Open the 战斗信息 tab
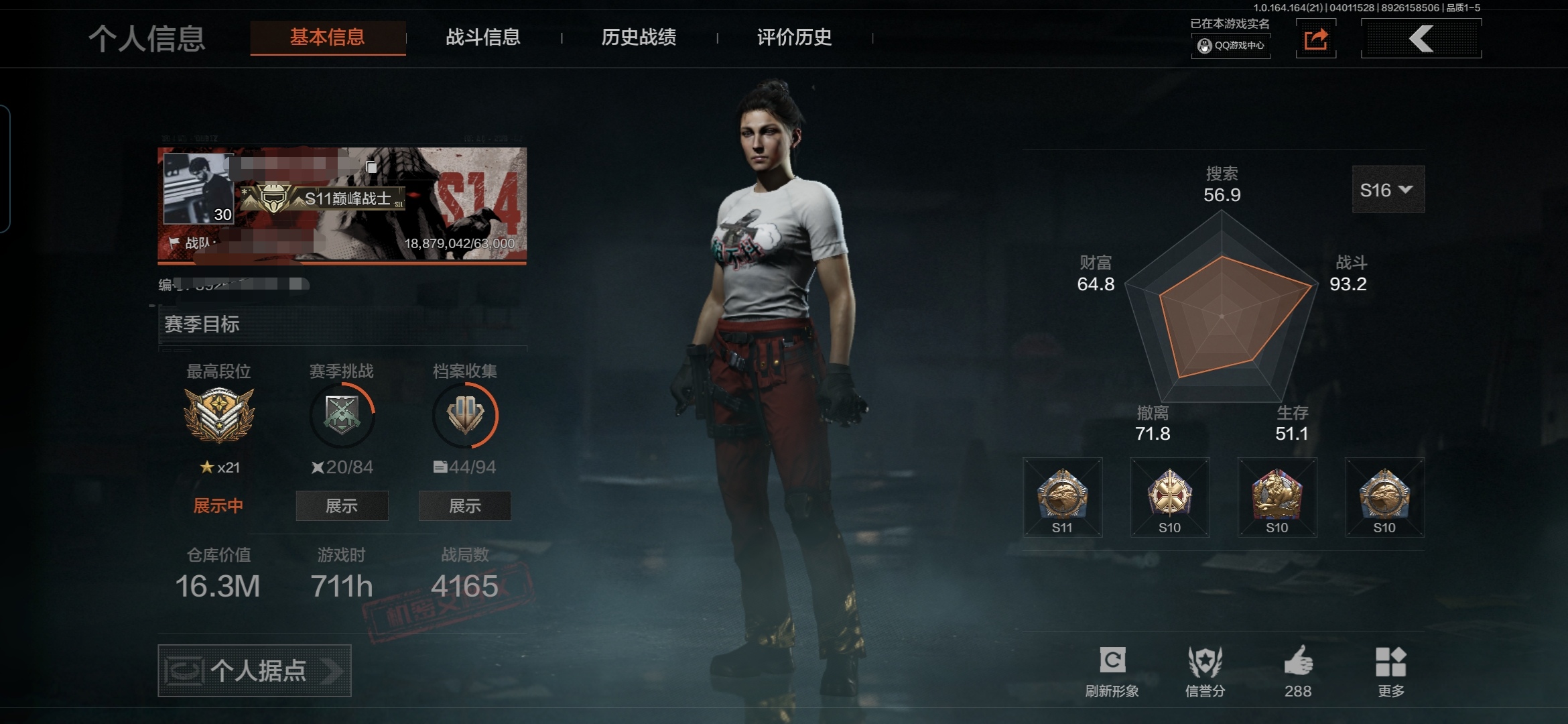1568x724 pixels. (x=483, y=38)
